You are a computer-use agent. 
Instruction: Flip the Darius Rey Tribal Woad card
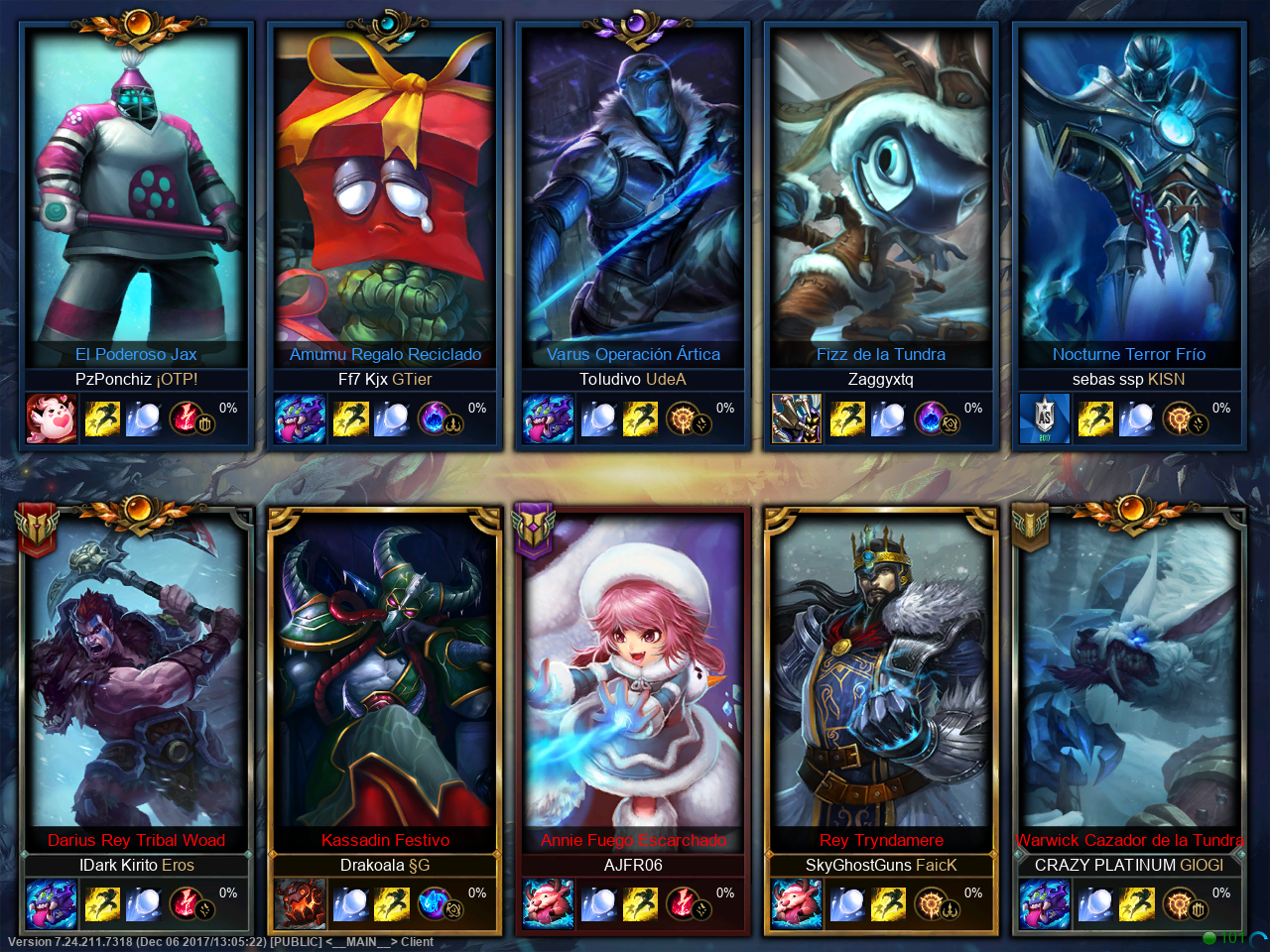tap(137, 674)
